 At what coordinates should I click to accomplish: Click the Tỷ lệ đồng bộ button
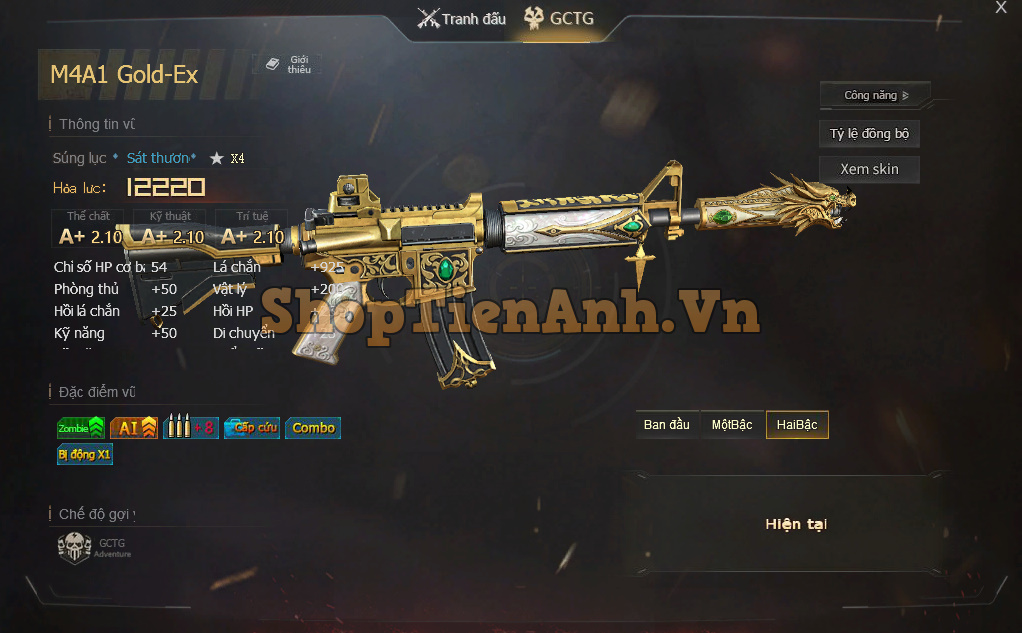[869, 134]
